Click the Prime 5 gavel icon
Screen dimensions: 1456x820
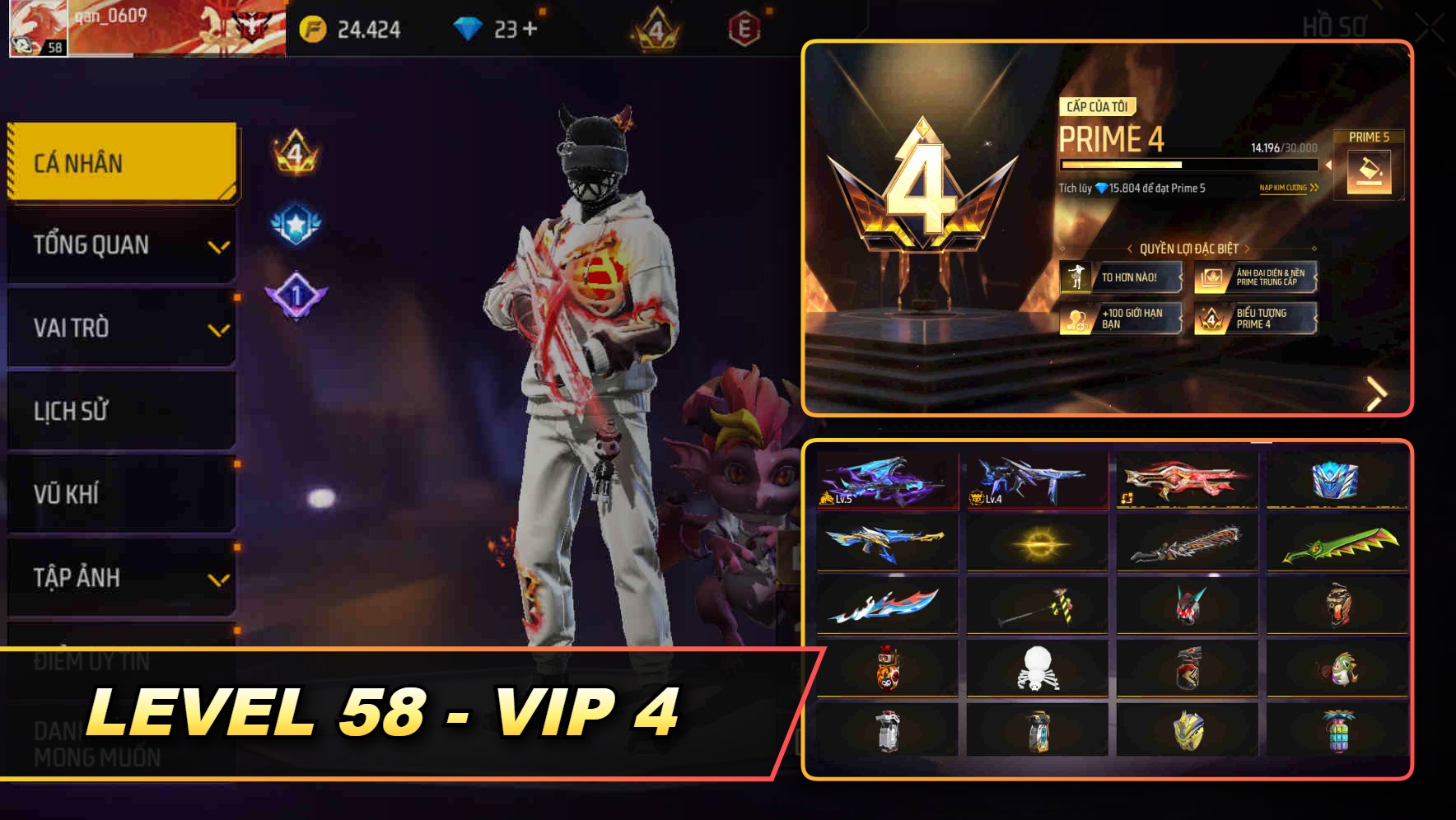pyautogui.click(x=1370, y=173)
